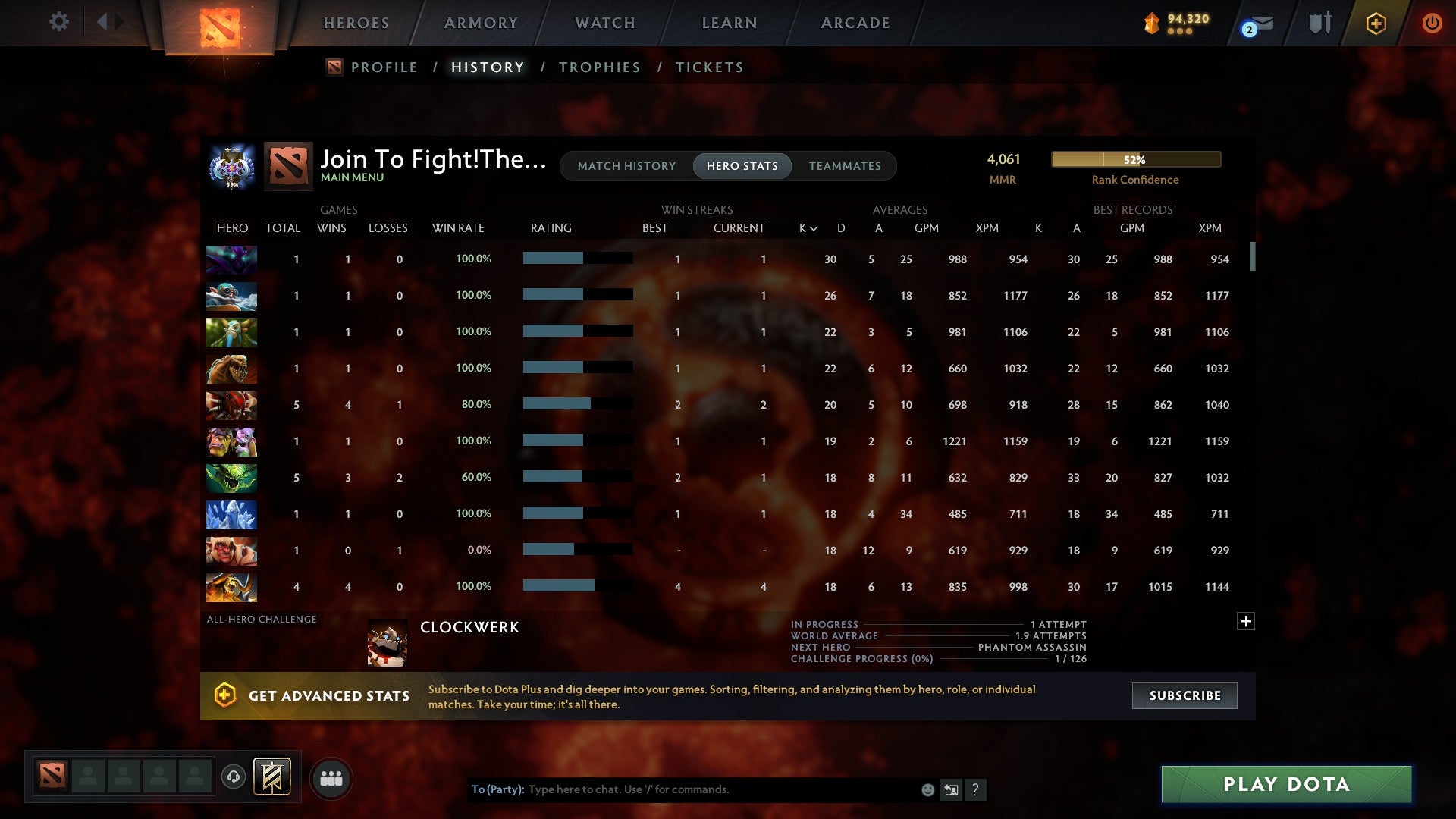Switch to the TEAMMATES tab

[x=845, y=165]
